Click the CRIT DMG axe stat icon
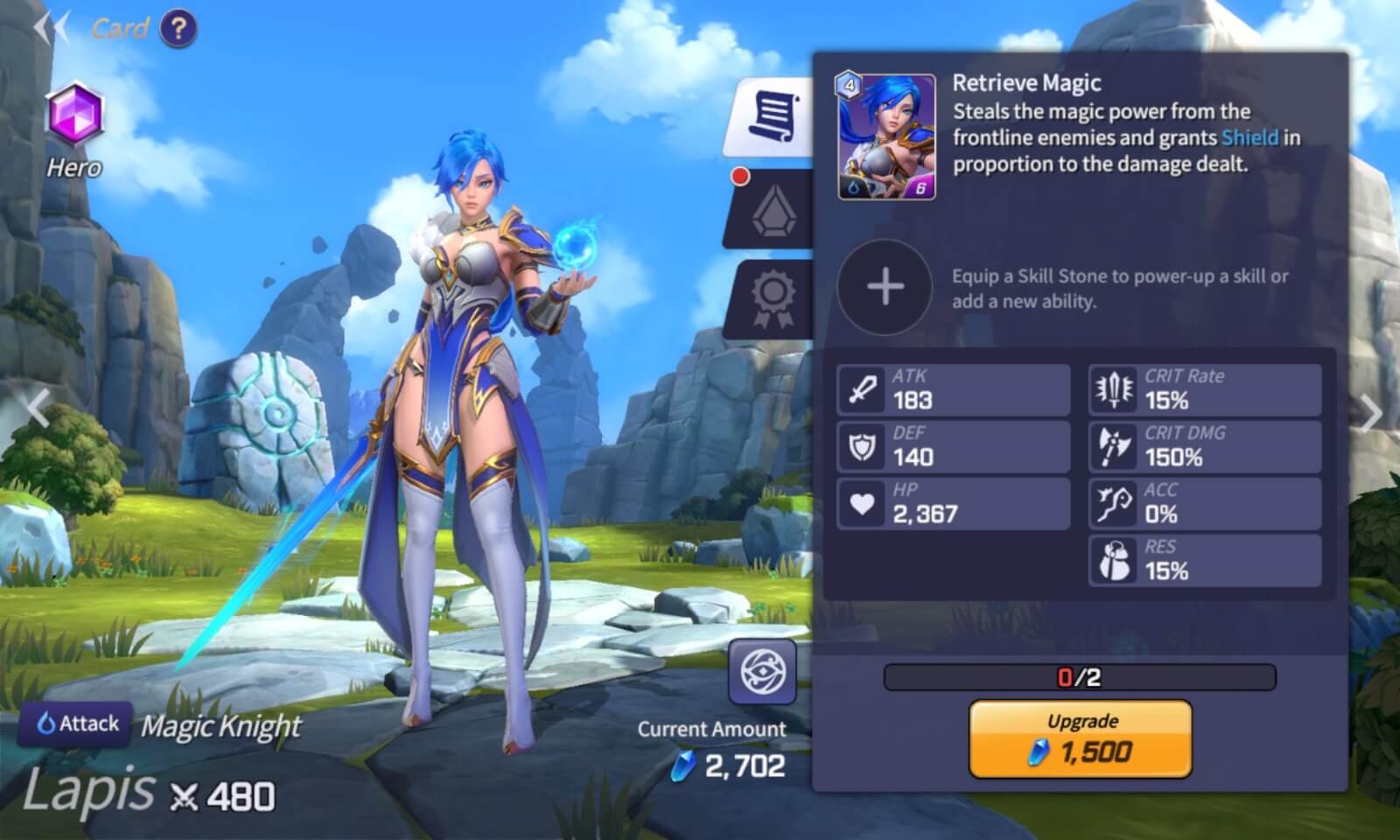The height and width of the screenshot is (840, 1400). [x=1114, y=444]
